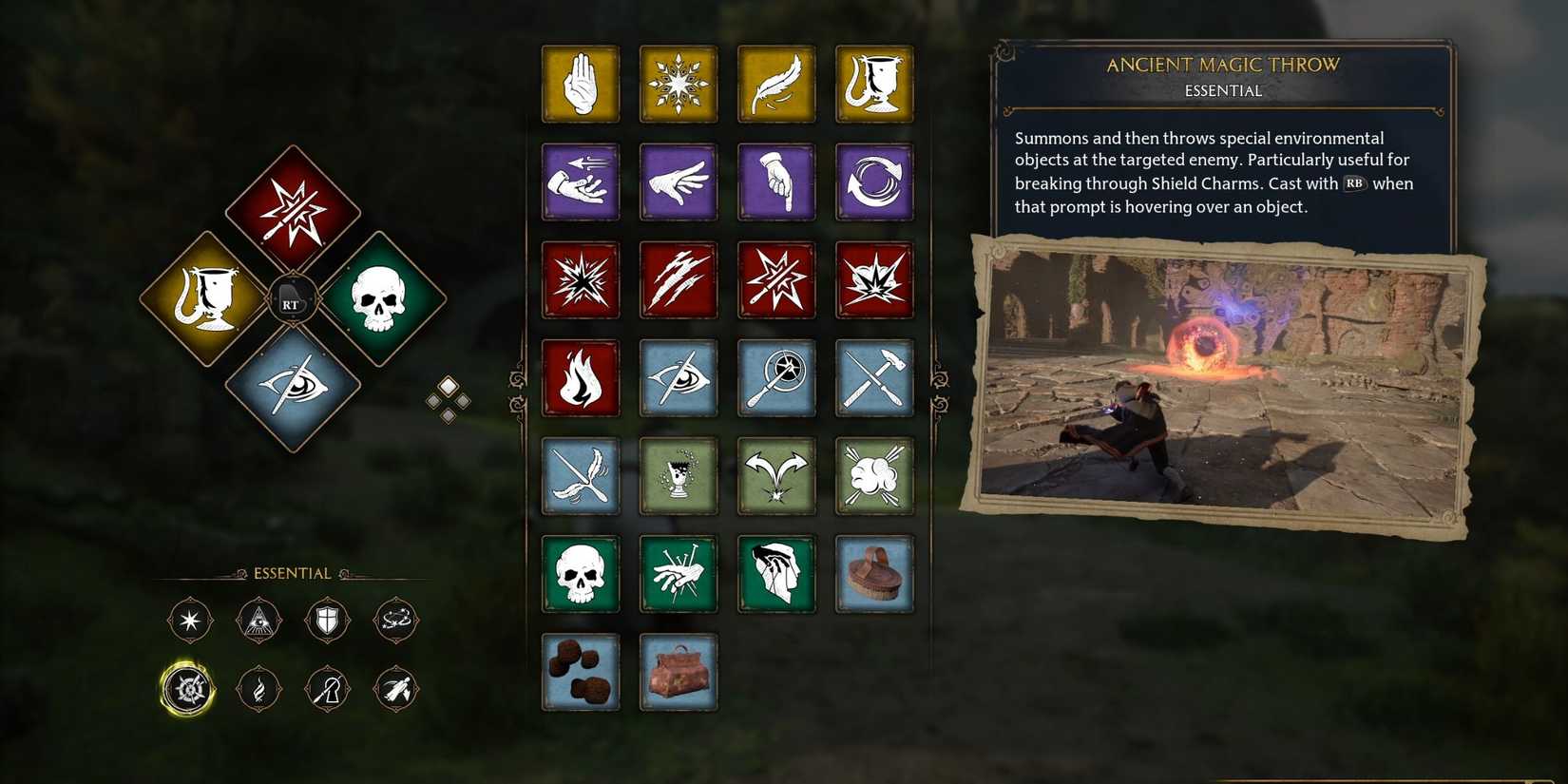
Task: Select the Protego shield icon under Essential
Action: point(327,620)
